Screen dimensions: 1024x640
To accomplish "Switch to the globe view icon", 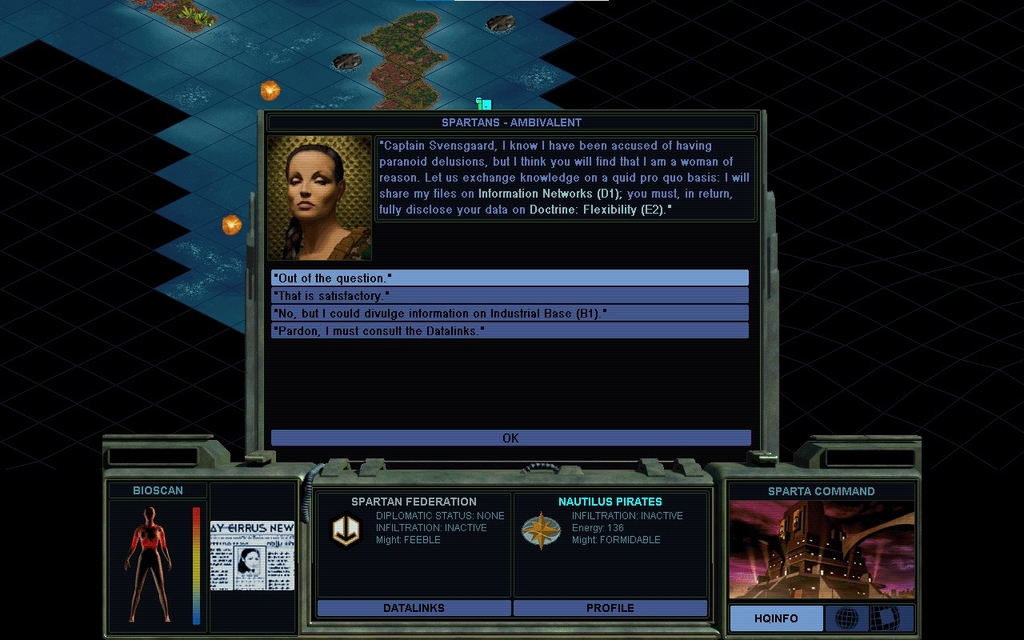I will (x=846, y=618).
